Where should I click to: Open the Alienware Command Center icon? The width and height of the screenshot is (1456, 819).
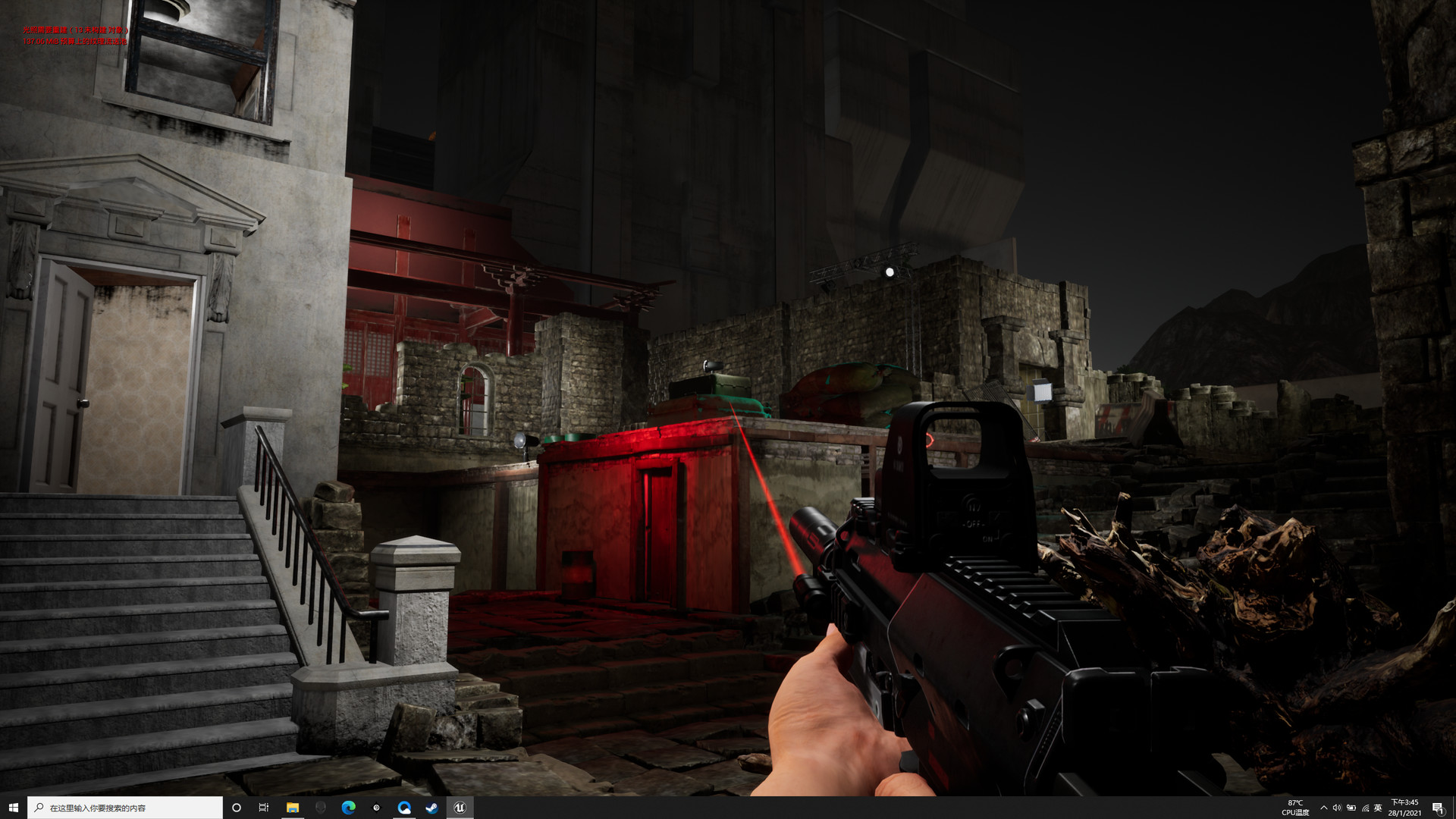pyautogui.click(x=321, y=808)
